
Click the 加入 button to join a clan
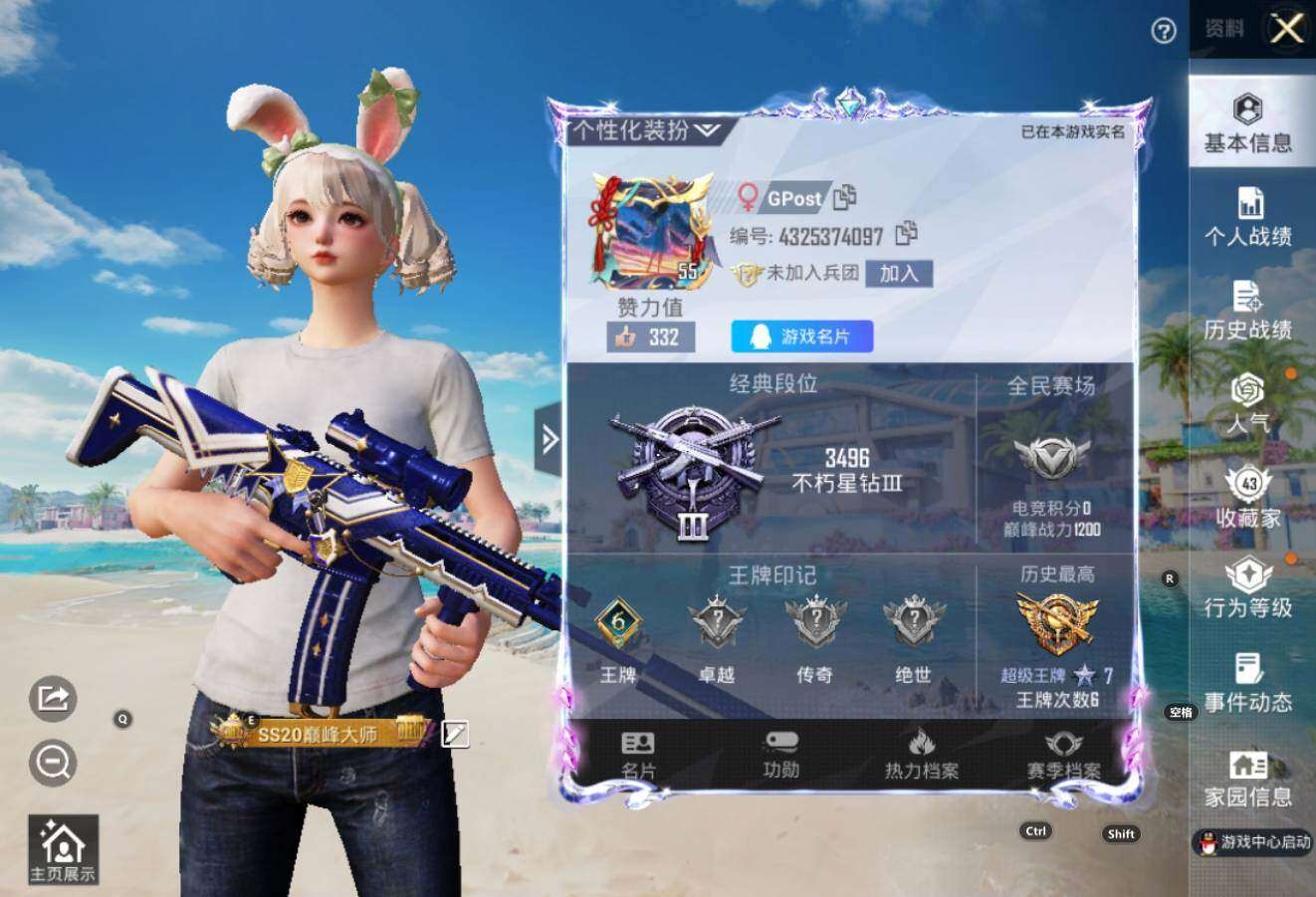(898, 273)
